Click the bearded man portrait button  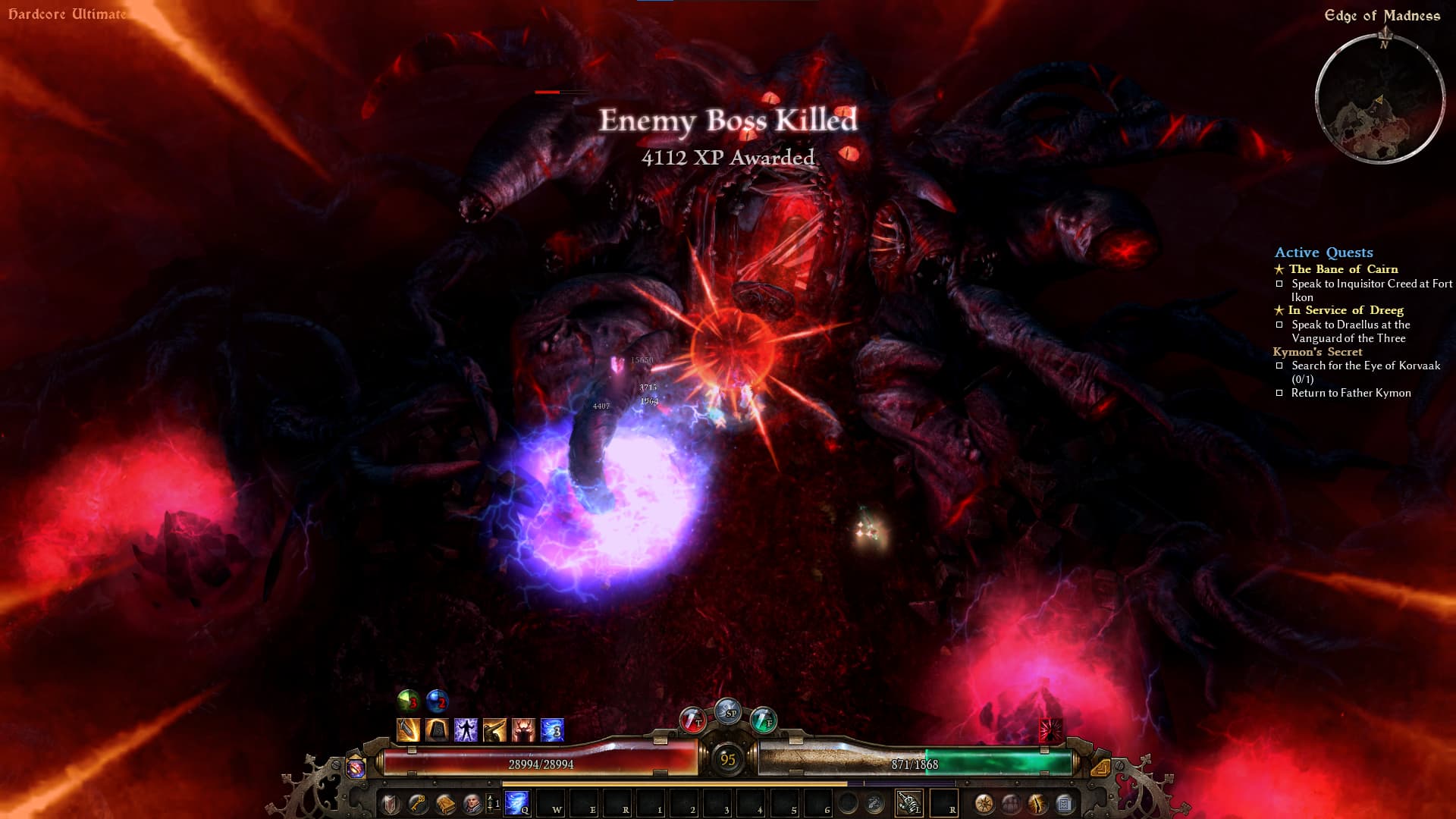click(x=472, y=803)
